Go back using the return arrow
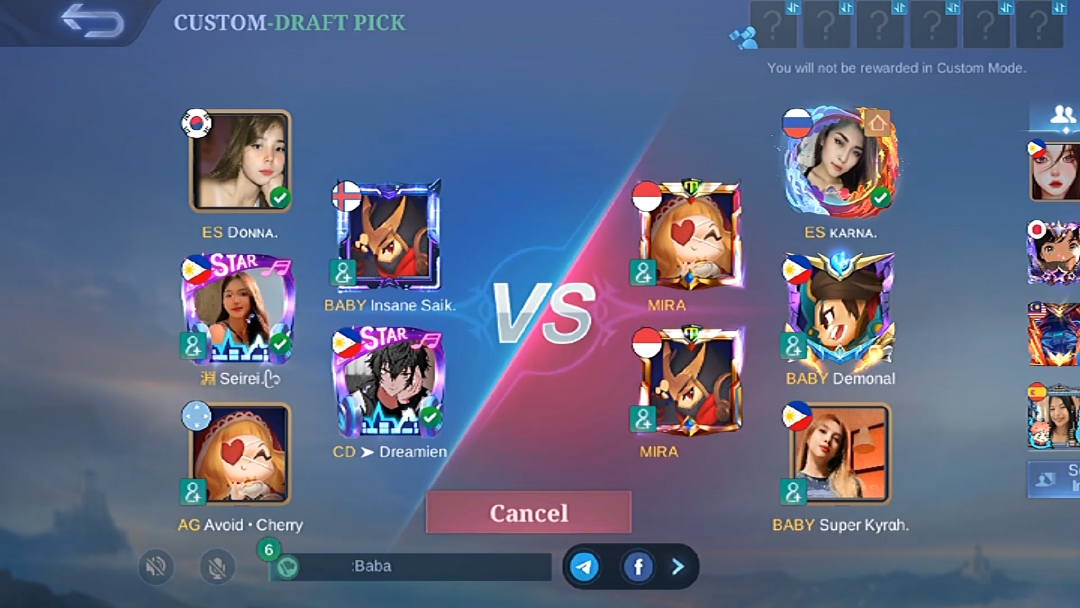The height and width of the screenshot is (608, 1080). tap(91, 21)
